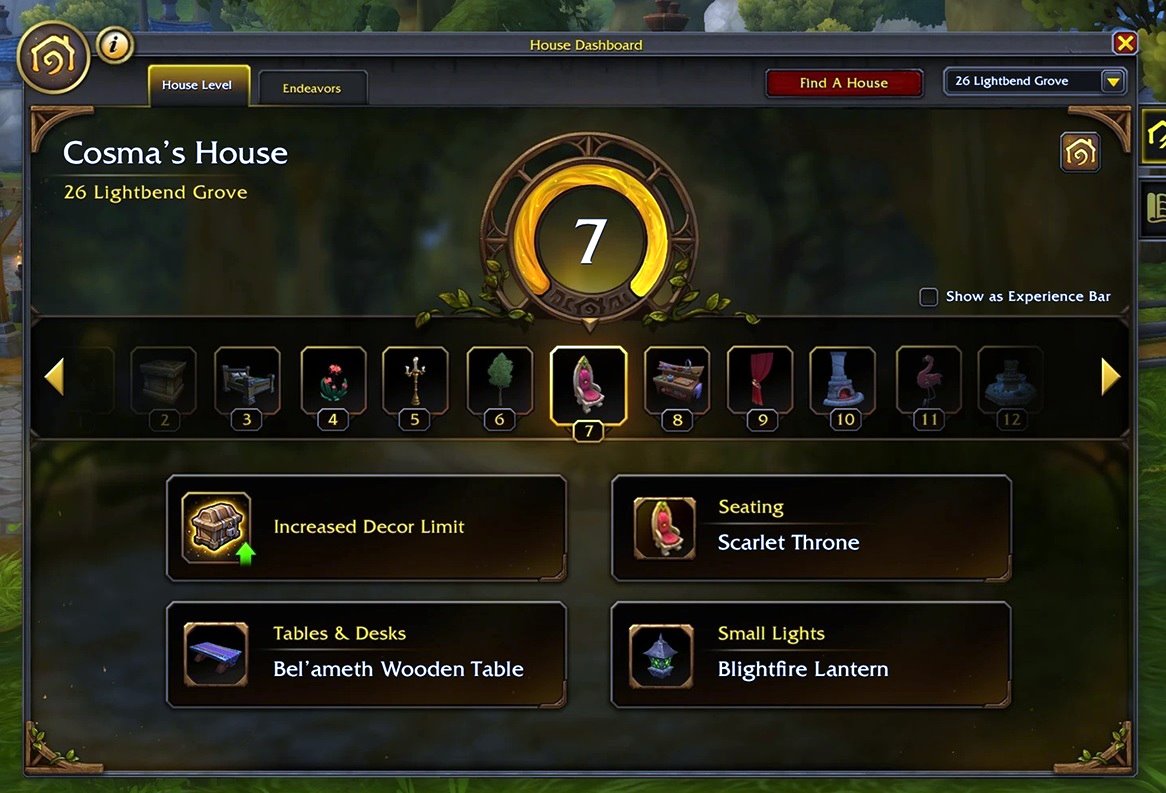Click the Find A House button
1166x793 pixels.
click(x=843, y=83)
